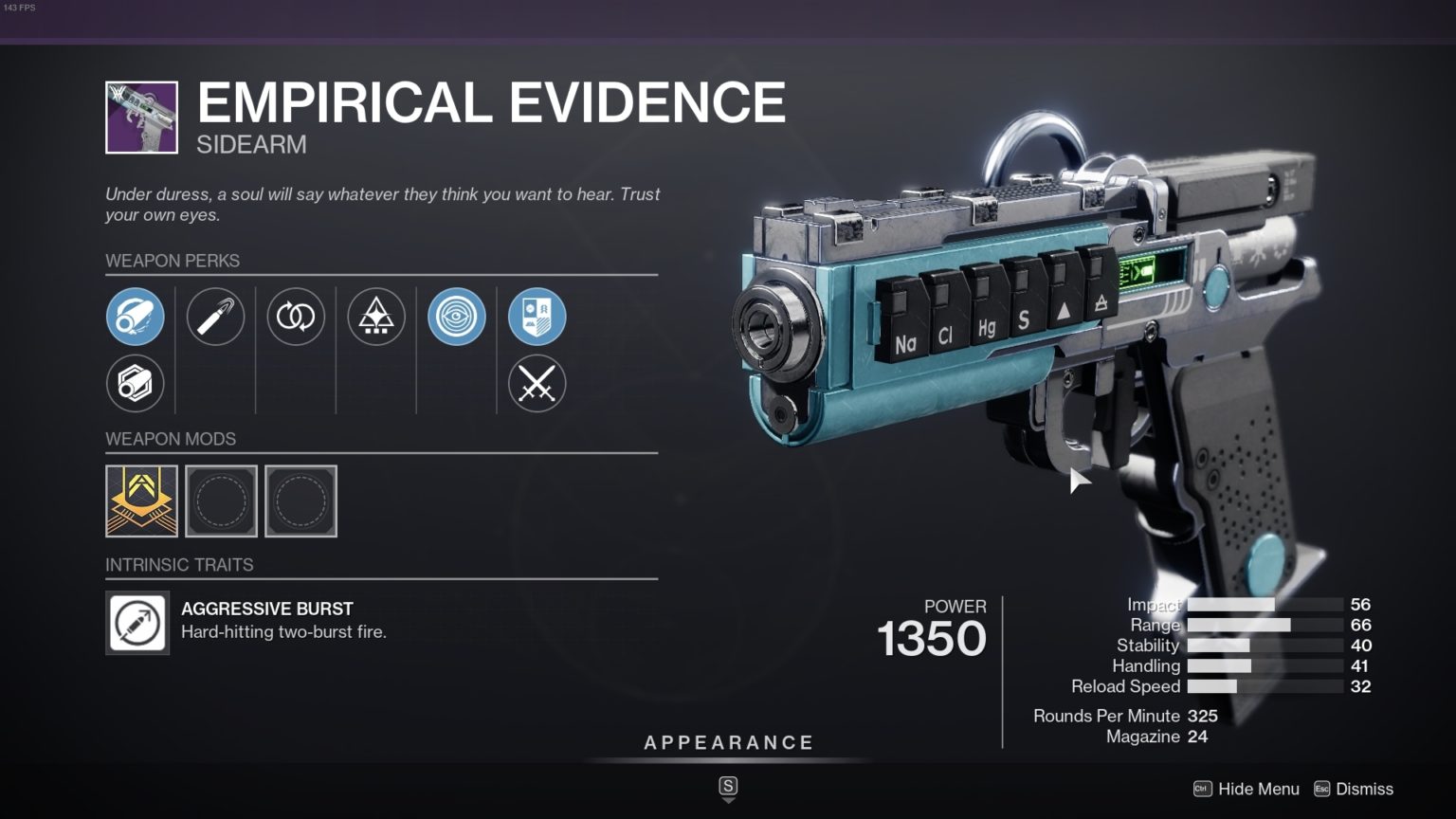Select the alternate barrel perk below it
The height and width of the screenshot is (819, 1456).
136,383
